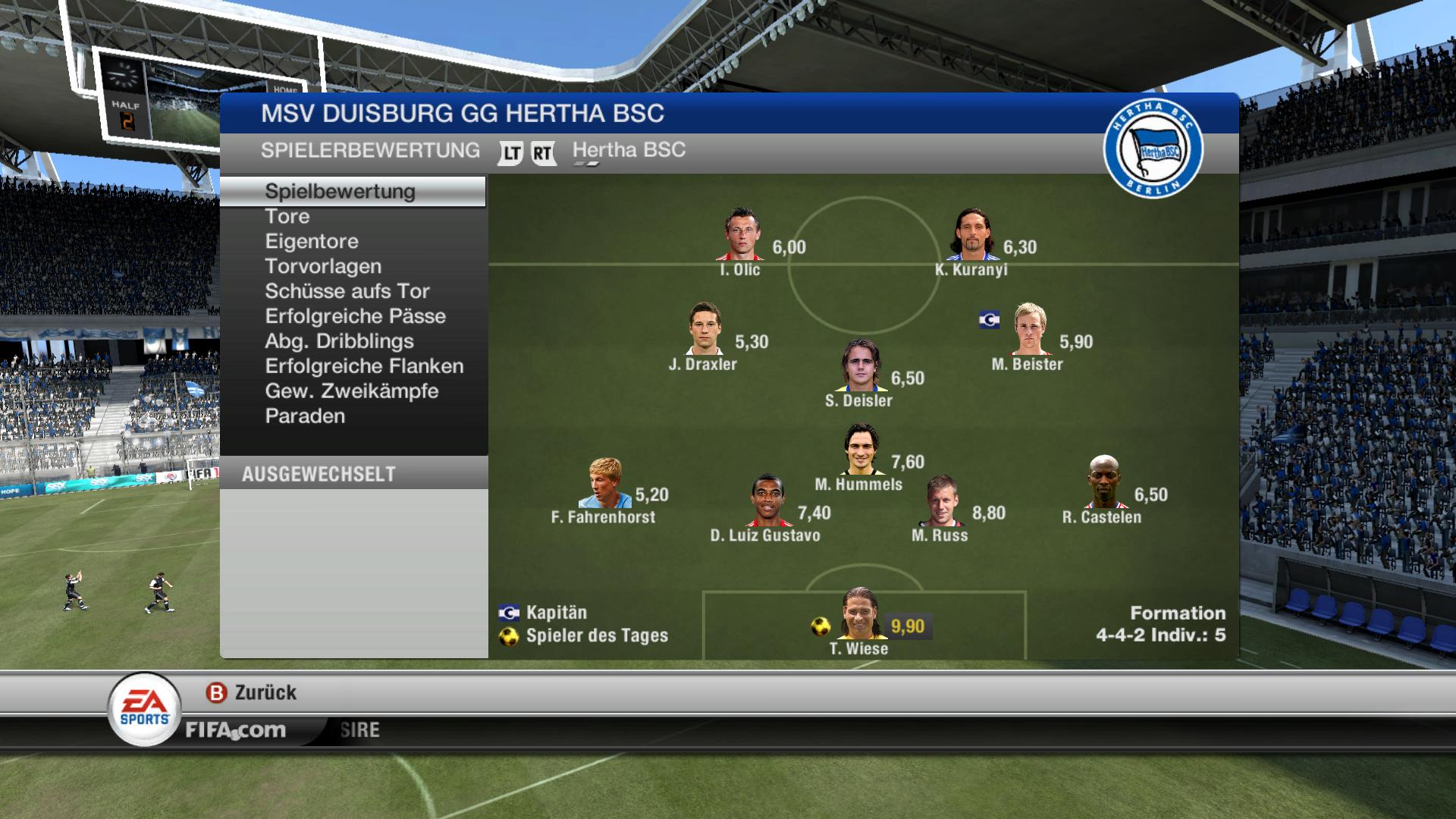Select Schüsse aufs Tor entry
This screenshot has width=1456, height=819.
pyautogui.click(x=347, y=292)
